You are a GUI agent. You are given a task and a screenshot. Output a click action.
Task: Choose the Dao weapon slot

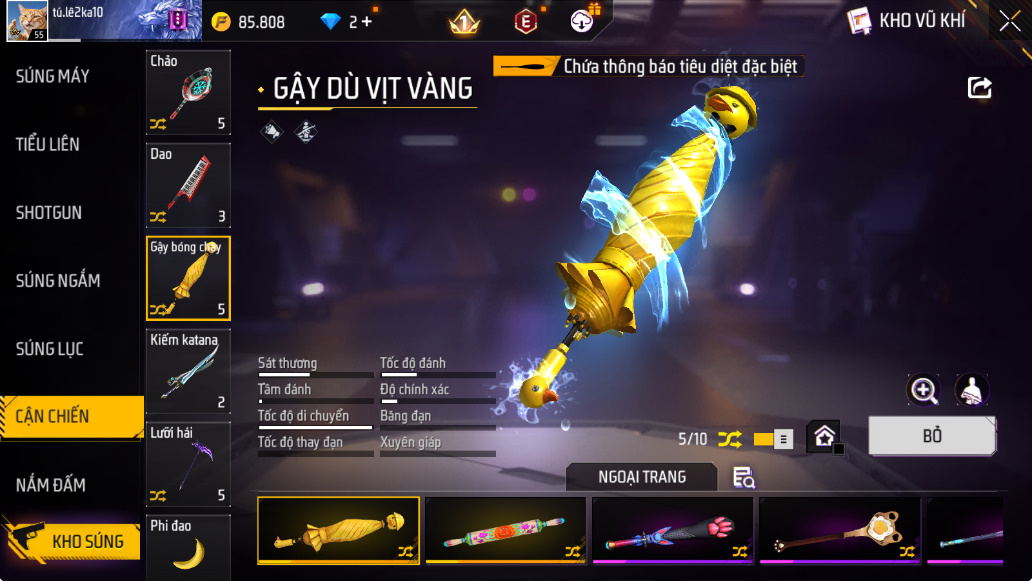pyautogui.click(x=188, y=185)
